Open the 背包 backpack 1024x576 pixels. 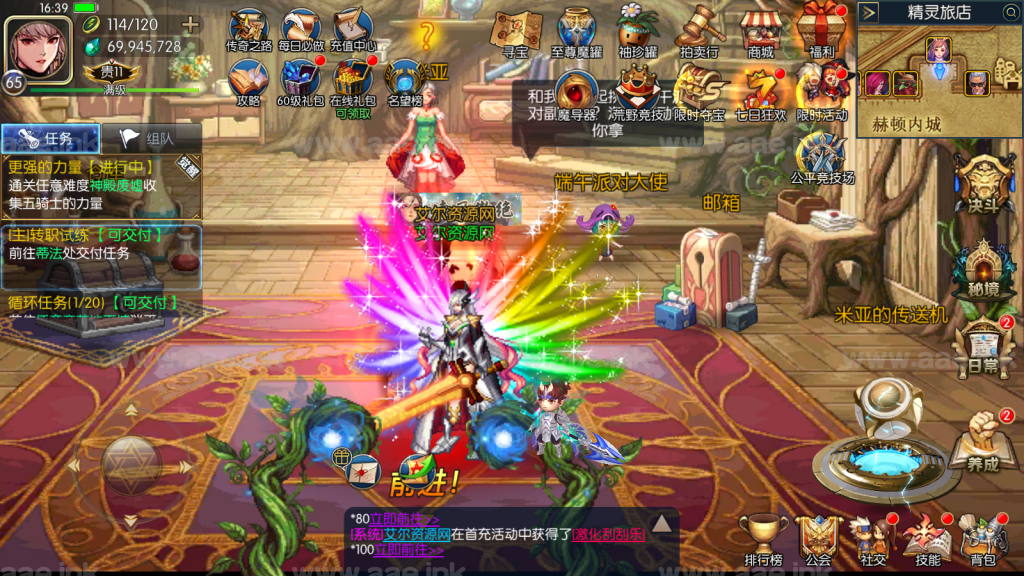982,540
